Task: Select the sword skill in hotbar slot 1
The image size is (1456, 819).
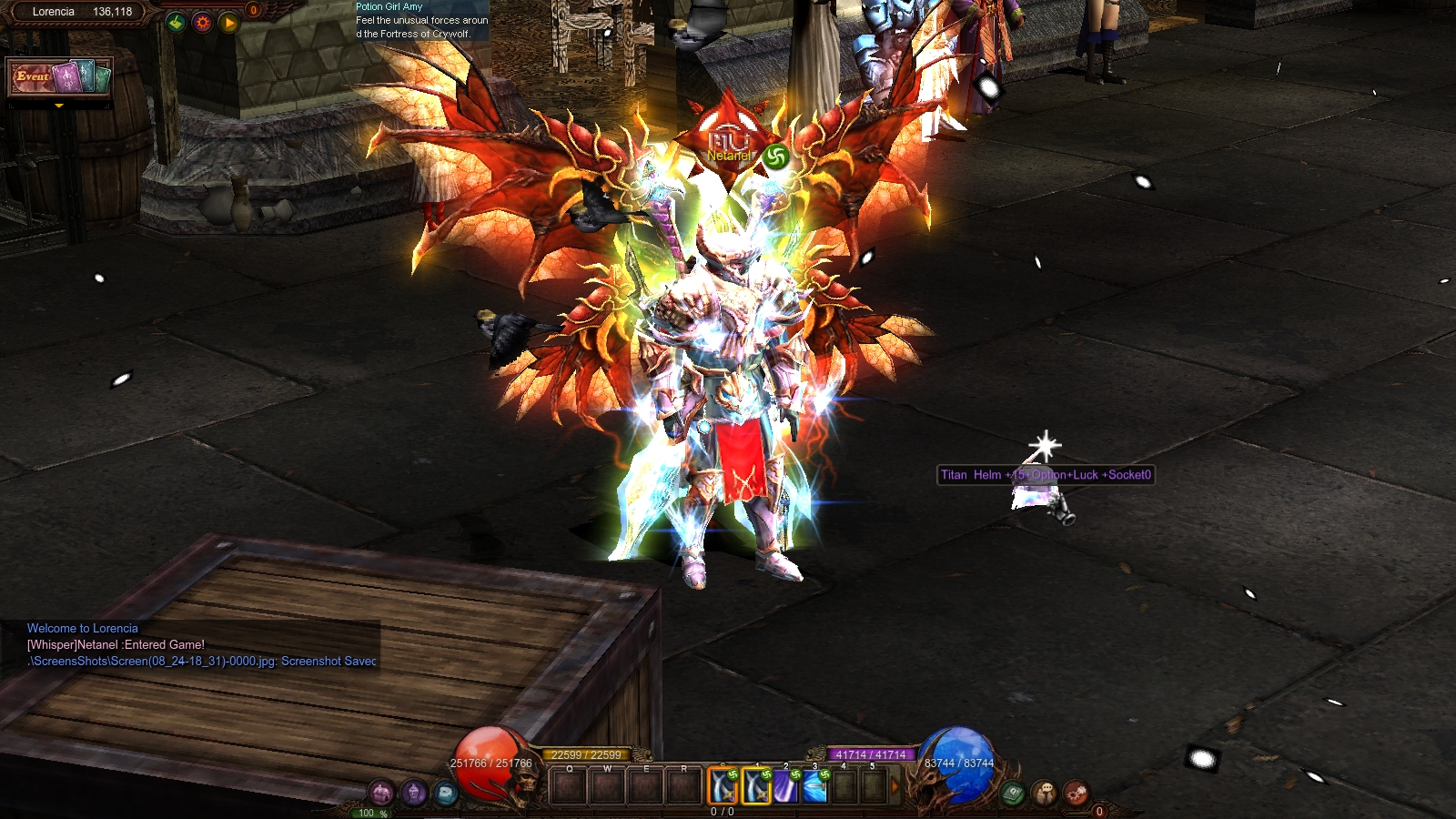Action: tap(756, 786)
